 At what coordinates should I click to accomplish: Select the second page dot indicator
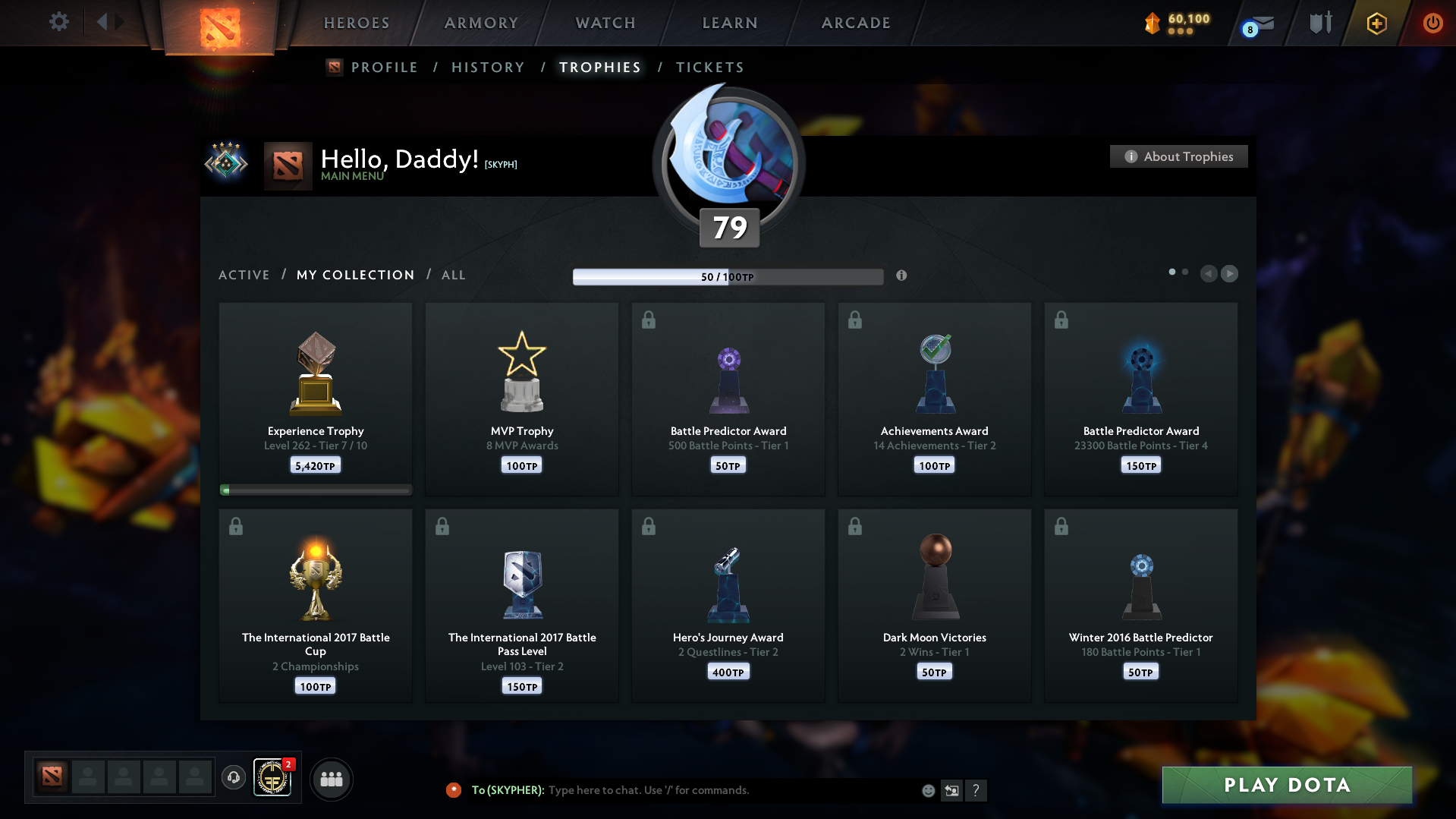[1185, 271]
